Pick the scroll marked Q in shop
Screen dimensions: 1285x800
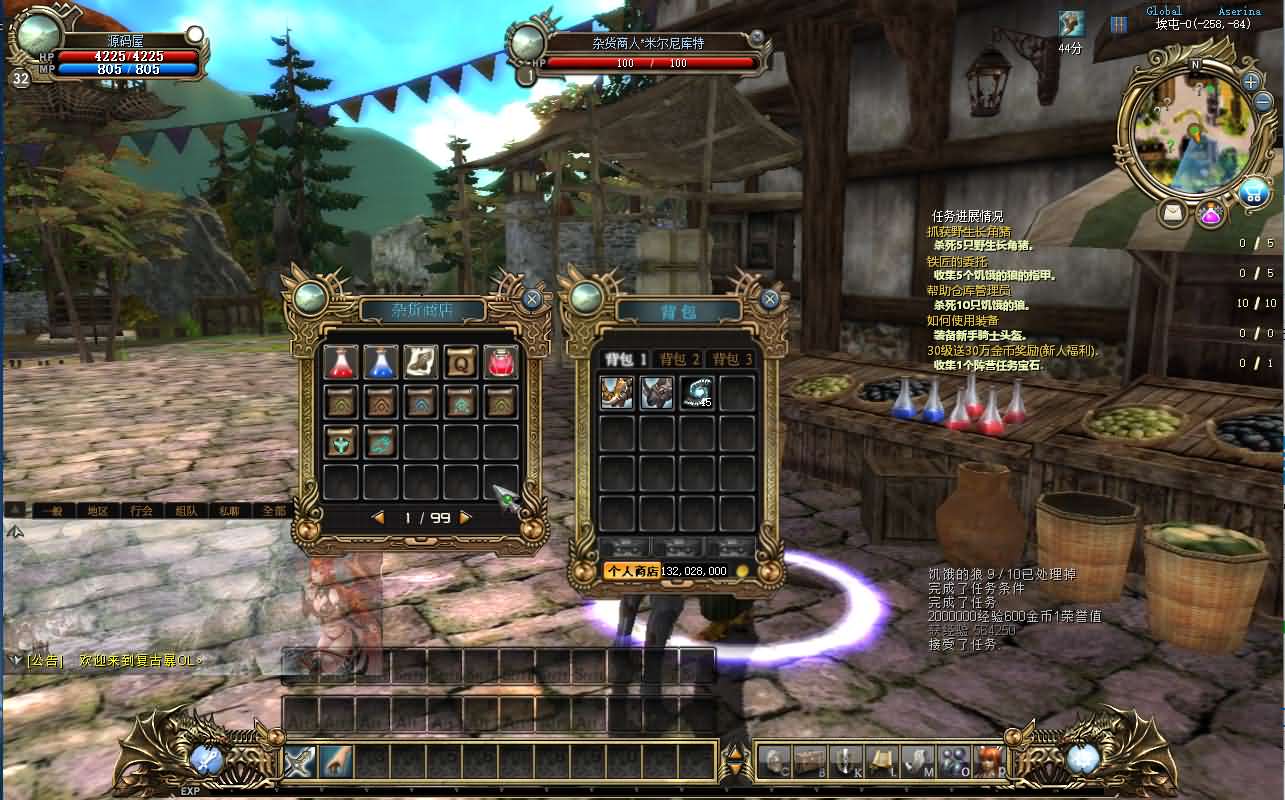click(461, 361)
